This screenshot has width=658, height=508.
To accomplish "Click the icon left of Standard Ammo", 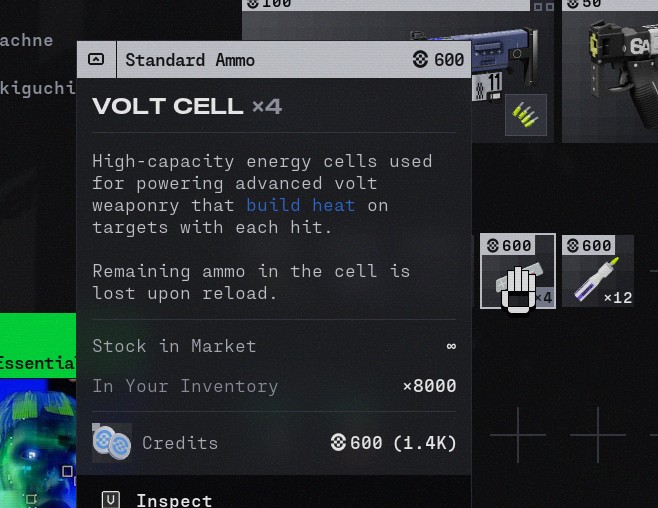I will tap(96, 59).
